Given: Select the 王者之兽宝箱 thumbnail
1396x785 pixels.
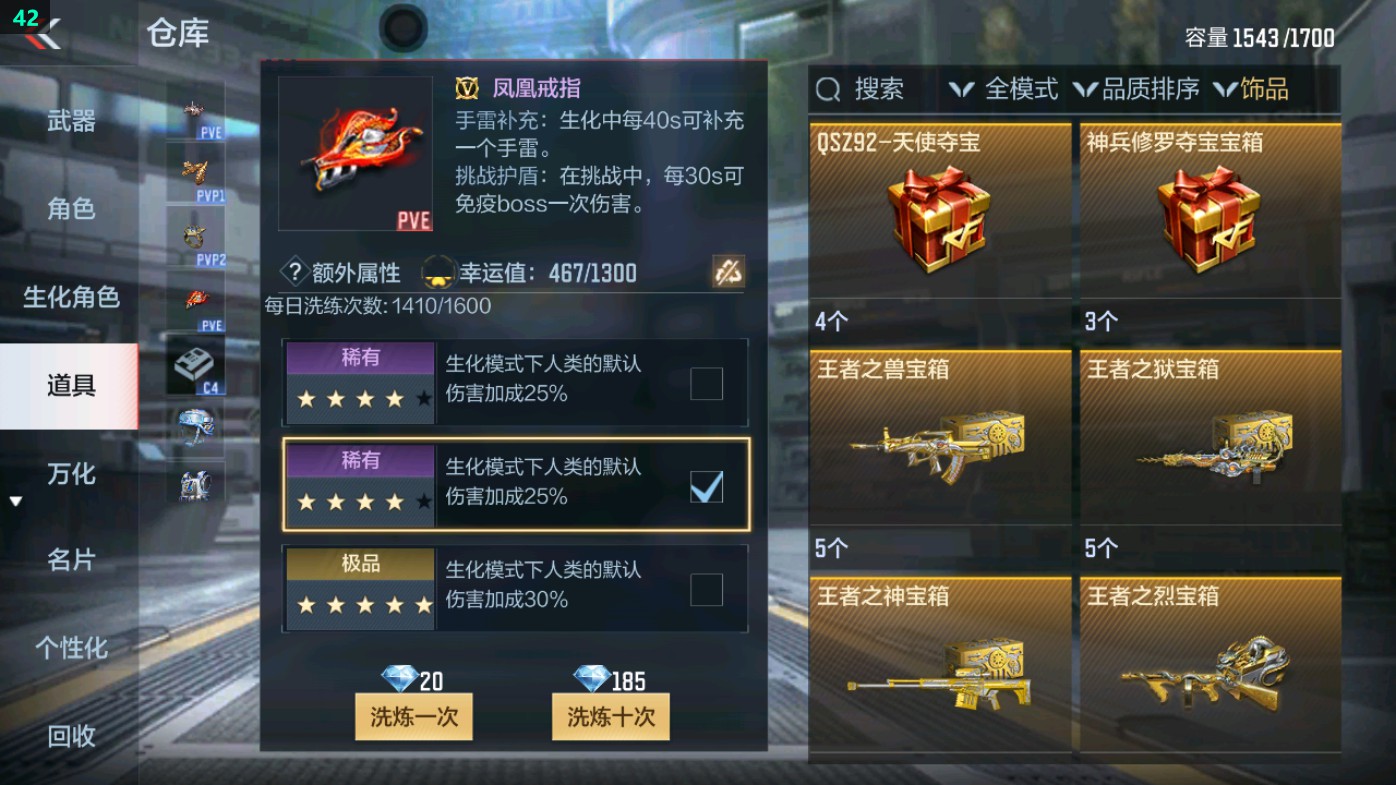Looking at the screenshot, I should (938, 440).
